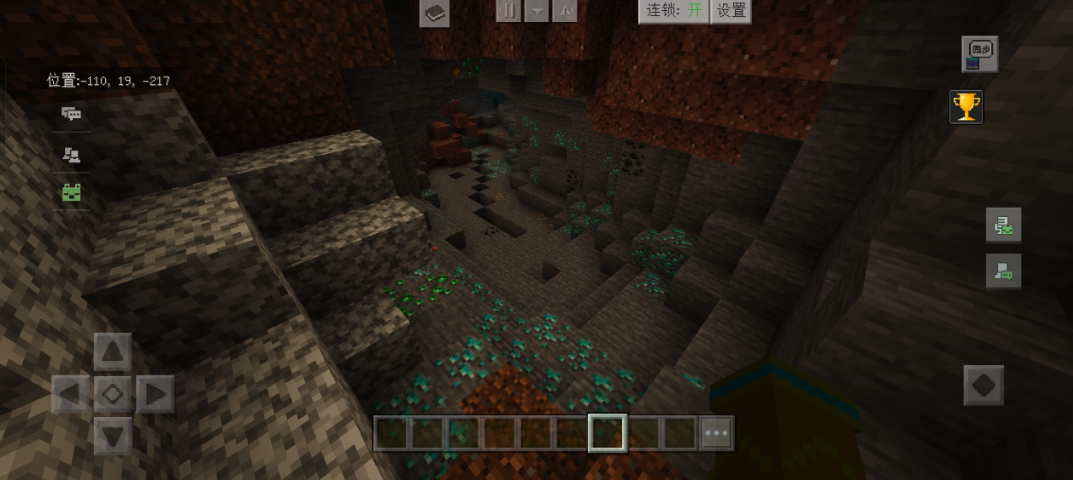Tap the move right arrow
The height and width of the screenshot is (480, 1073).
155,394
